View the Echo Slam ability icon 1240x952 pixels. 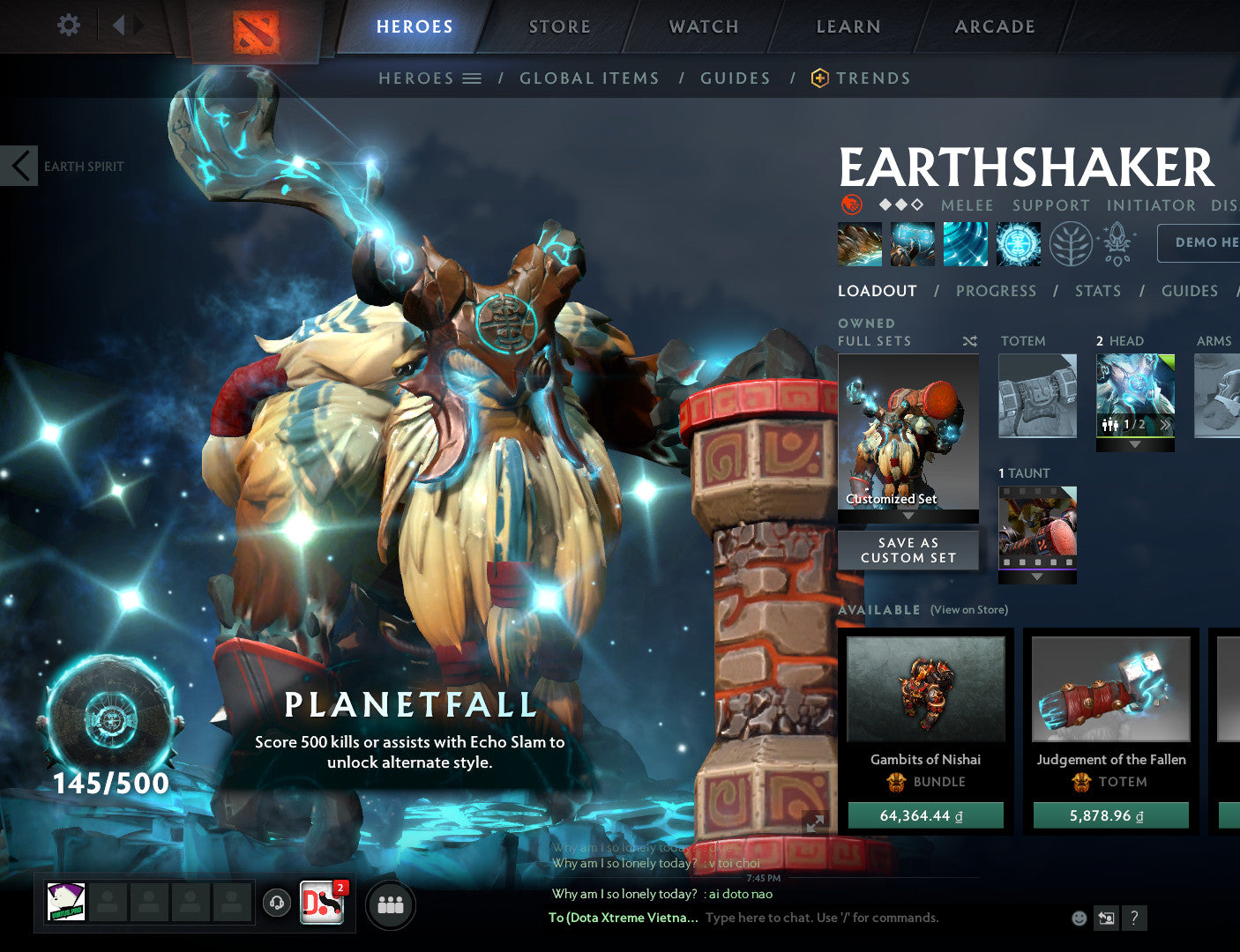pyautogui.click(x=1018, y=244)
